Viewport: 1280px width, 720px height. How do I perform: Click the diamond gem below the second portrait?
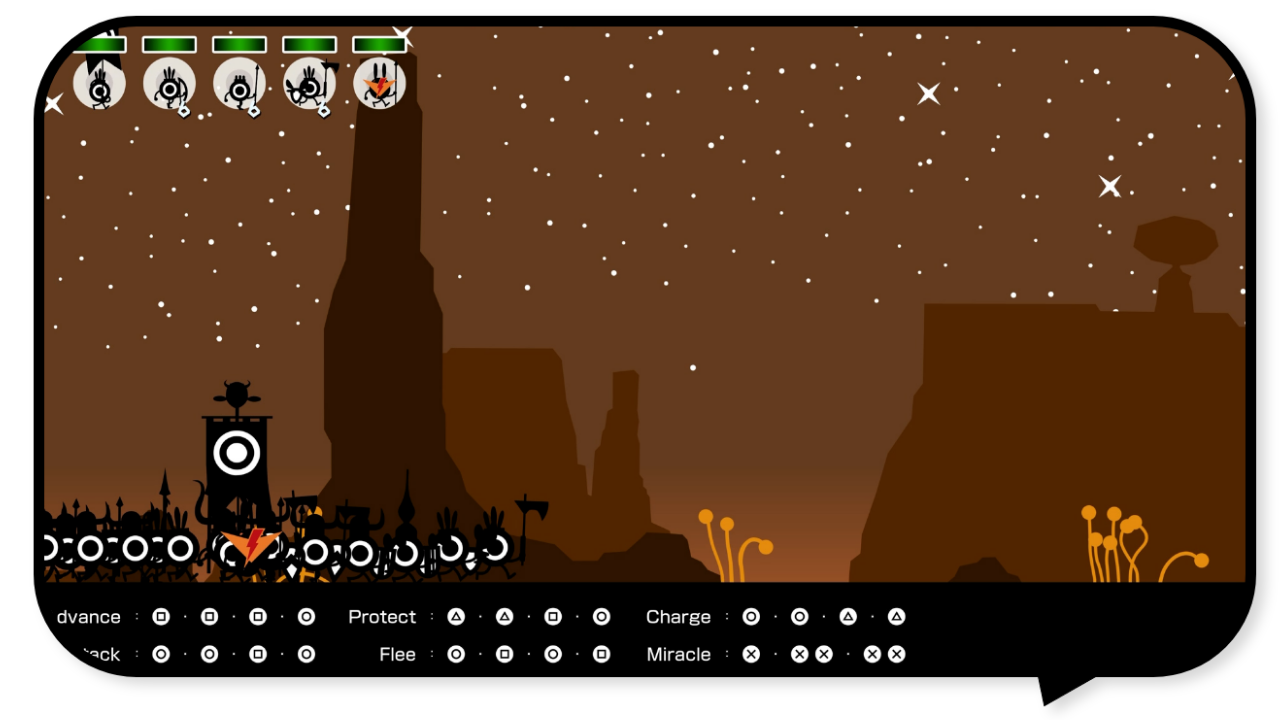pos(183,110)
